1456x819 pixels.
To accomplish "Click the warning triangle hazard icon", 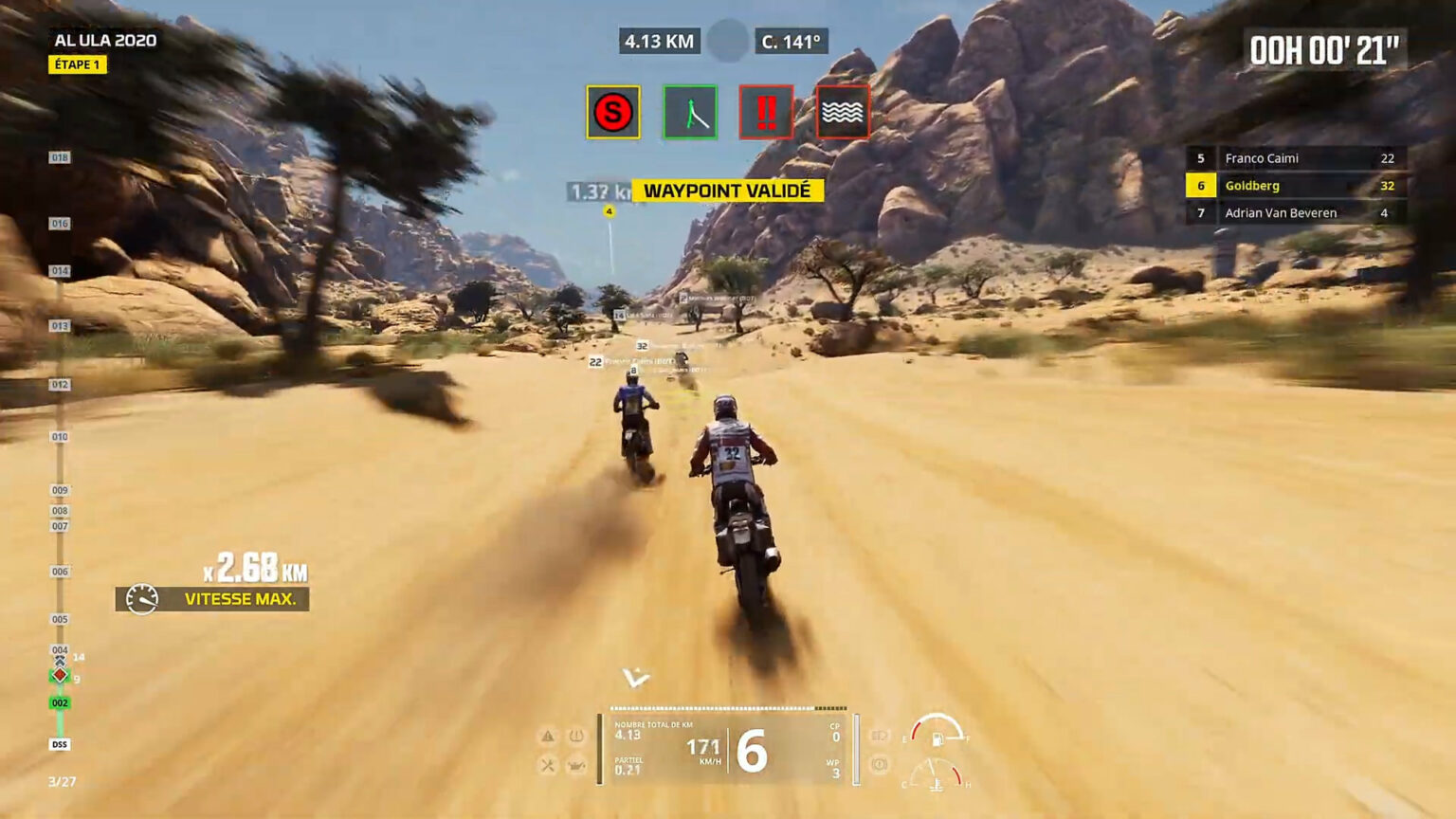I will (547, 735).
